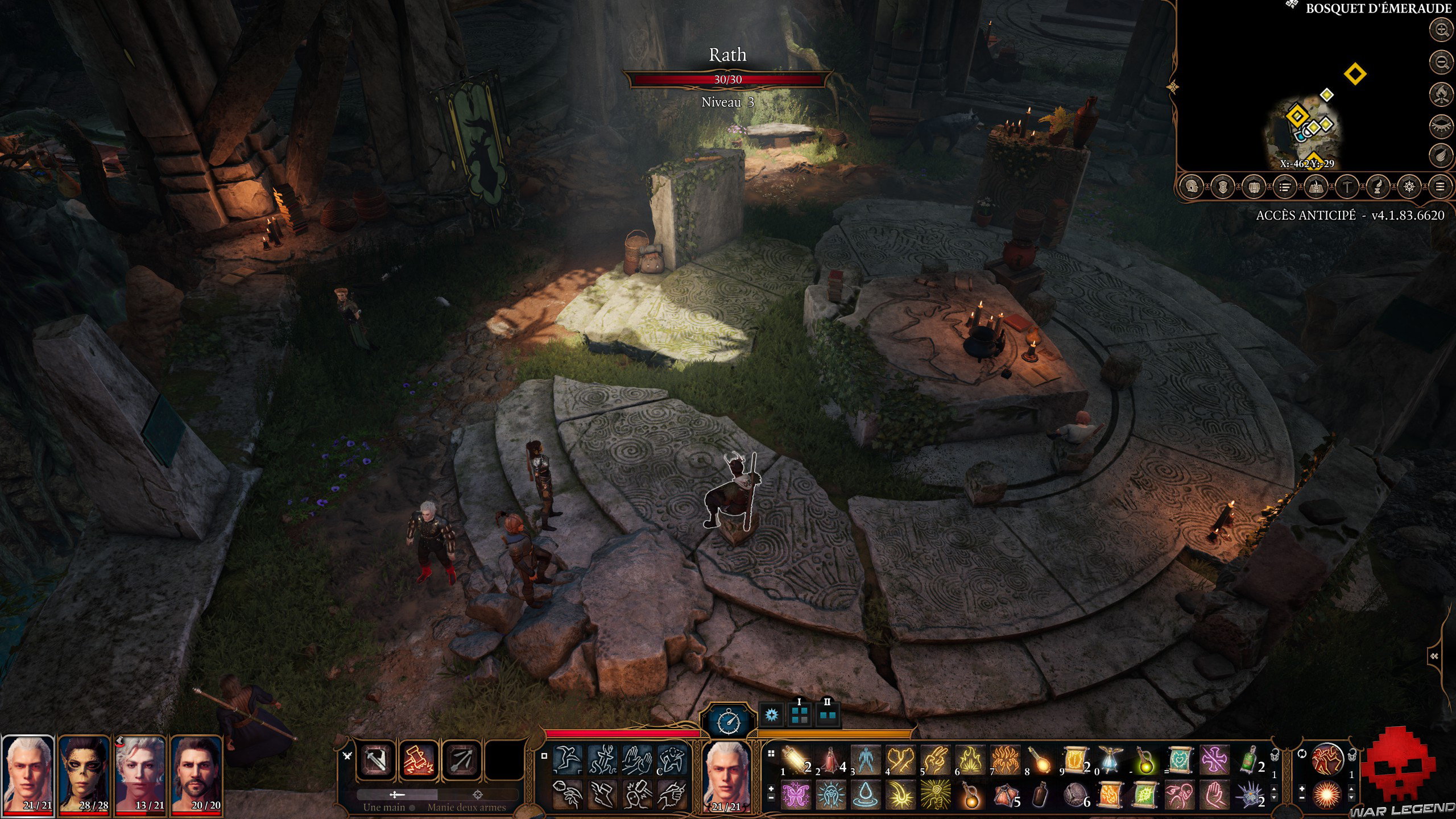The image size is (1456, 819).
Task: Lock the hotbar using the padlock icon
Action: tap(1275, 755)
